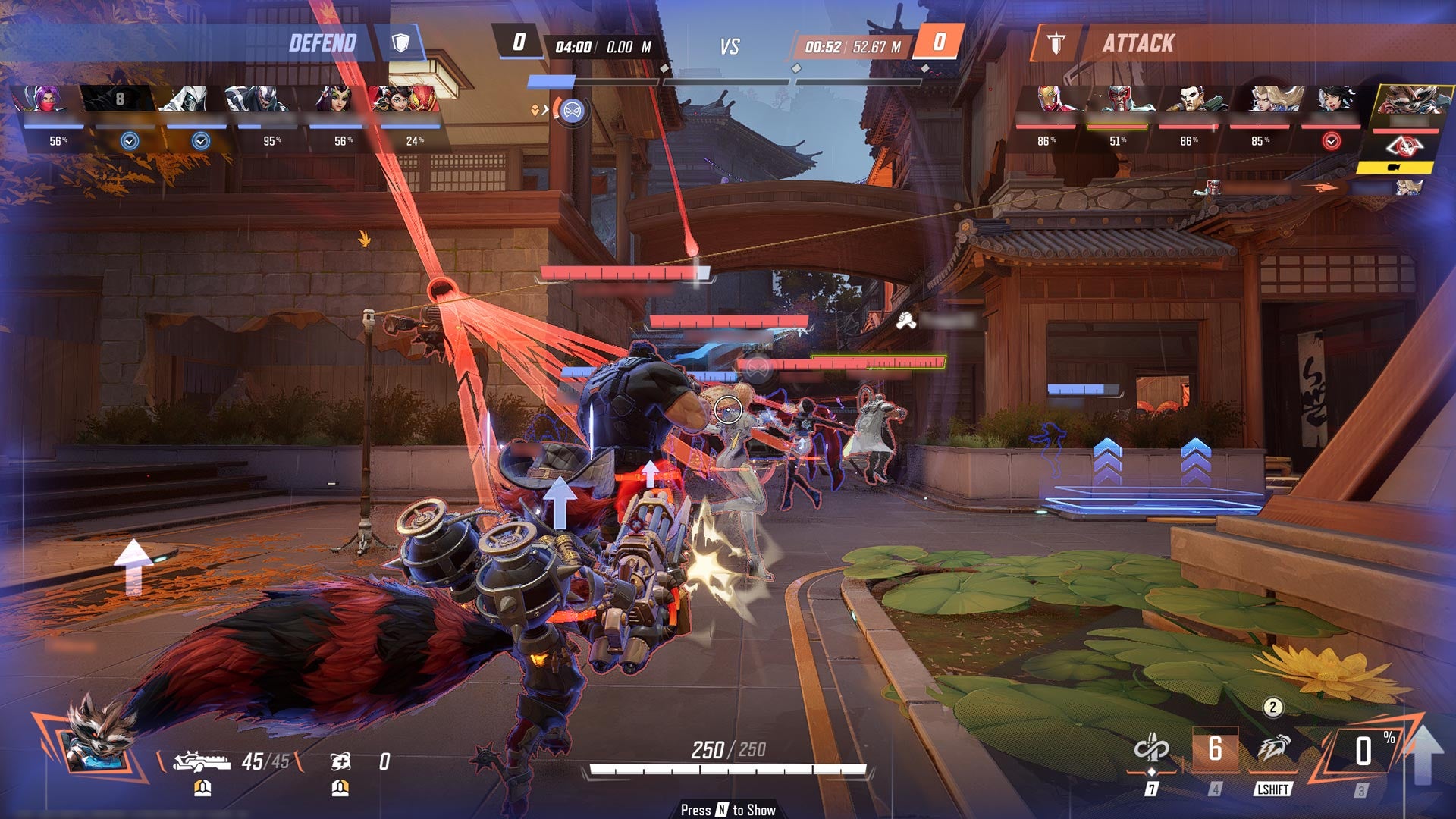Select Rocket Raccoon's highlighted portrait at top right

(x=1407, y=102)
